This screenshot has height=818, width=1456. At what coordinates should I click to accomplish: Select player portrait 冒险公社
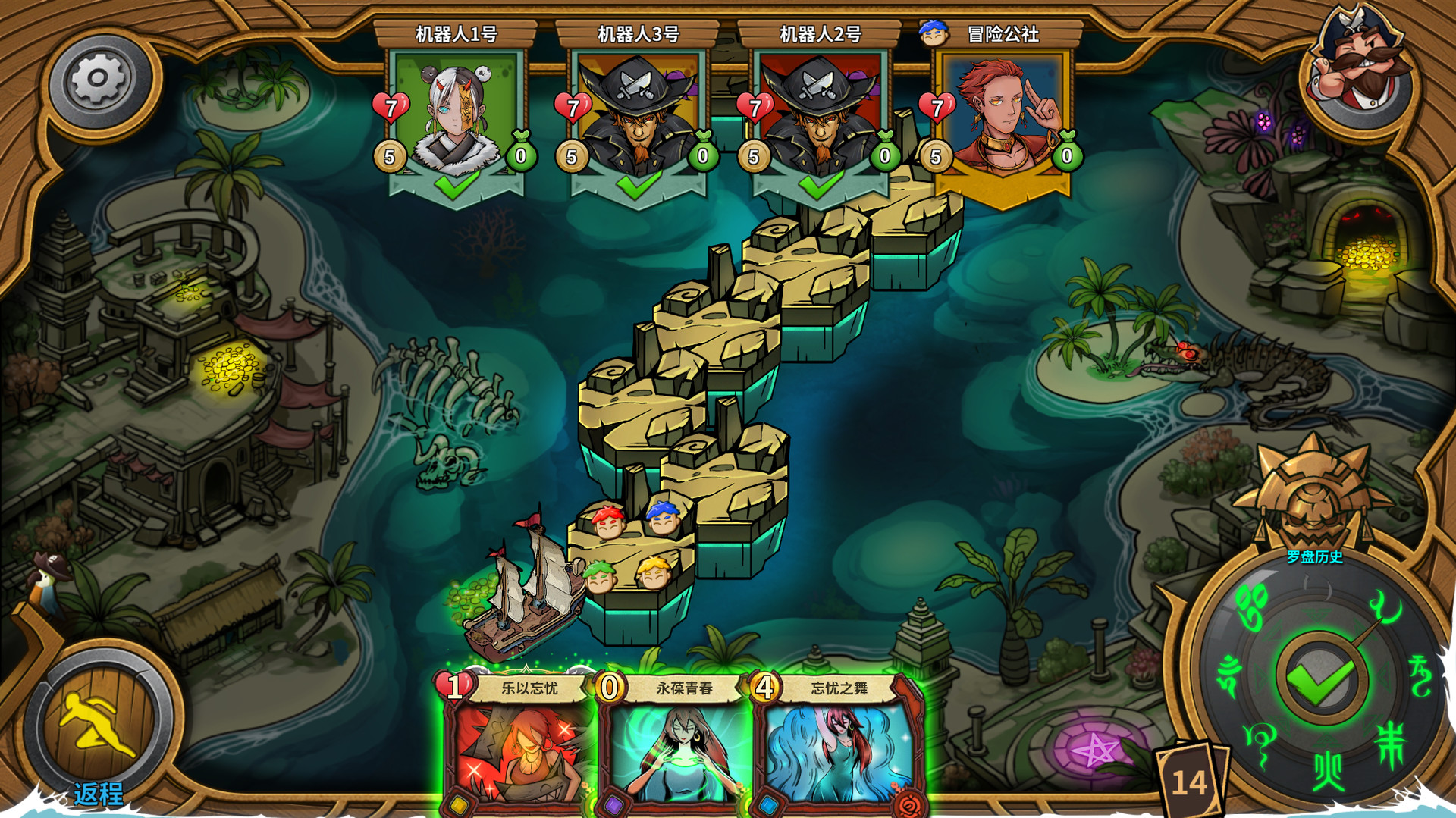[1003, 114]
